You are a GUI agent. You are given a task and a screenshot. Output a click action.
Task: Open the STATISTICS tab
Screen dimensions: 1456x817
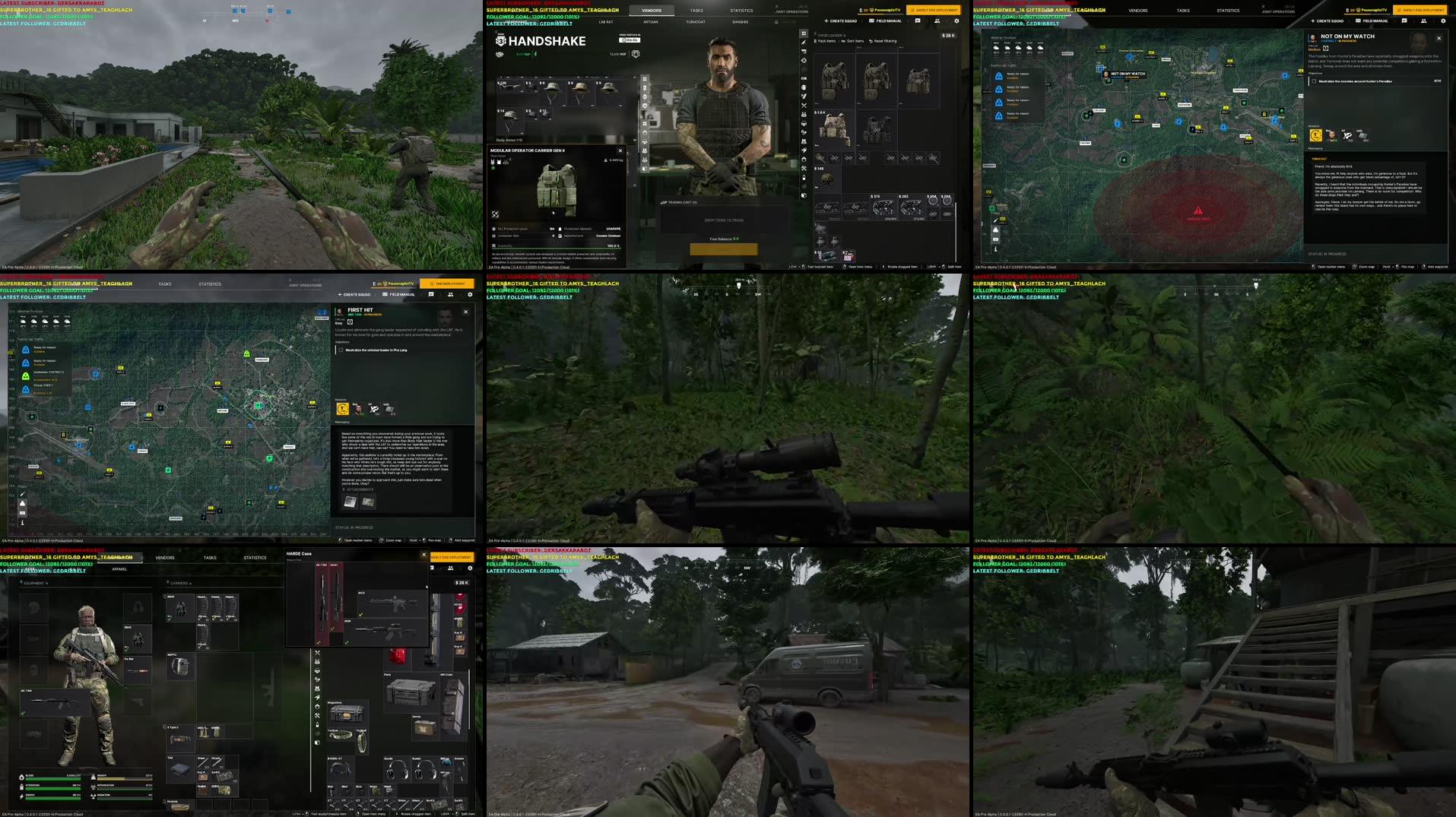(x=741, y=10)
